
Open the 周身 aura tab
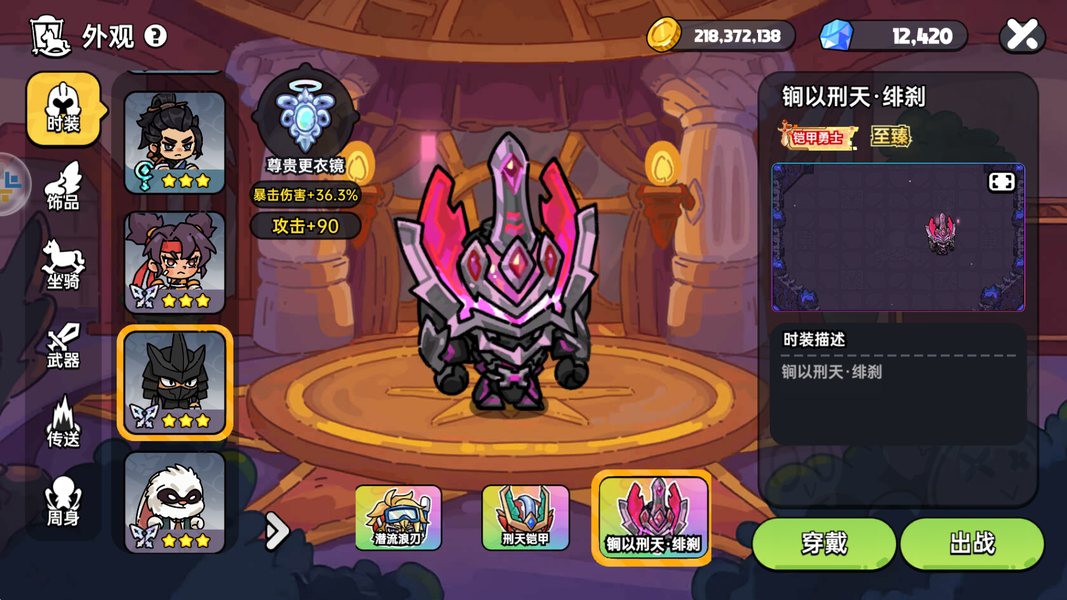point(63,502)
